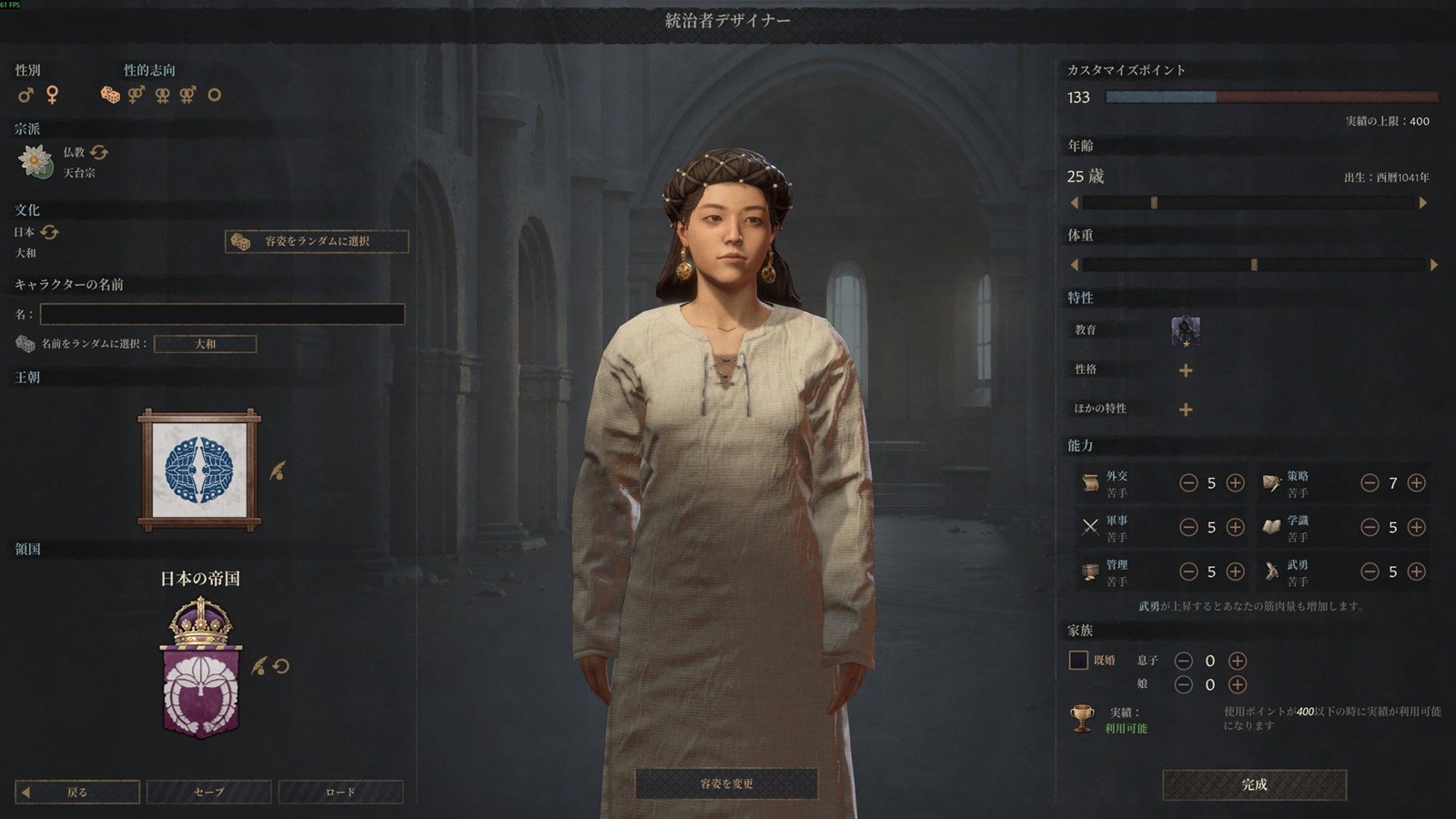Open the education trait icon

[x=1185, y=331]
